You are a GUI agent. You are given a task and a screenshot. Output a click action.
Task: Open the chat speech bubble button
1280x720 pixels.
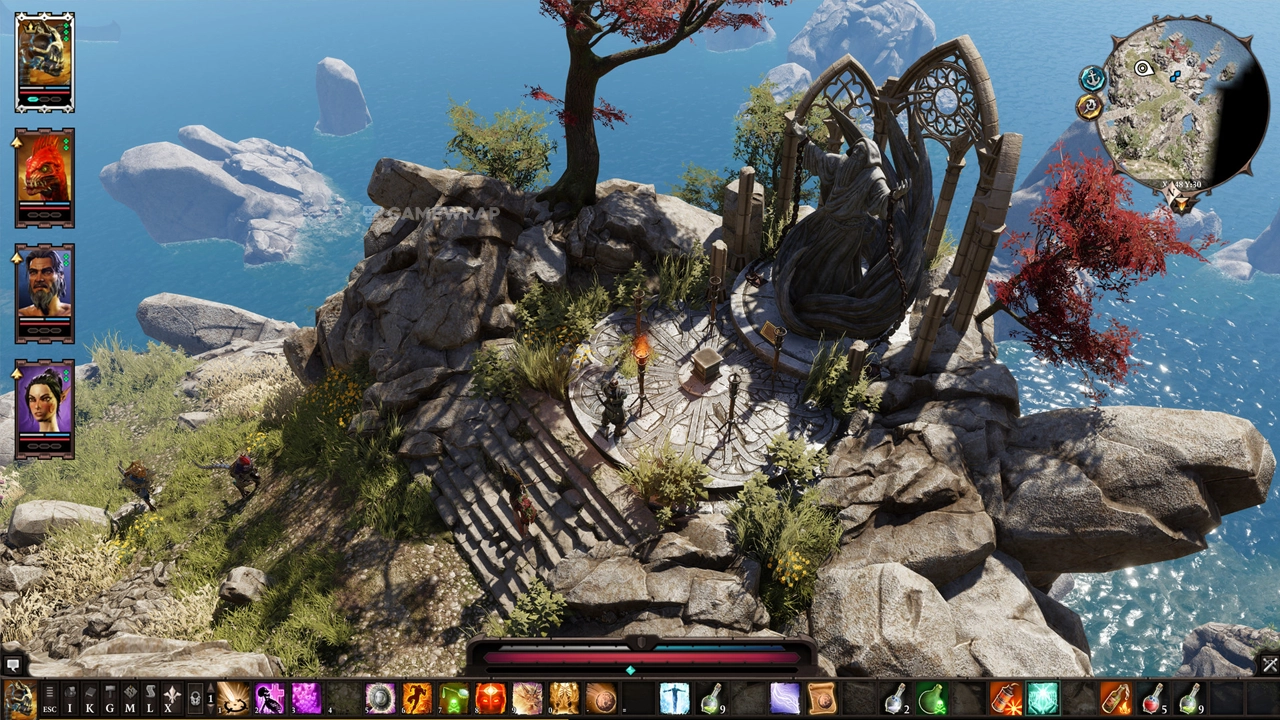(x=13, y=664)
